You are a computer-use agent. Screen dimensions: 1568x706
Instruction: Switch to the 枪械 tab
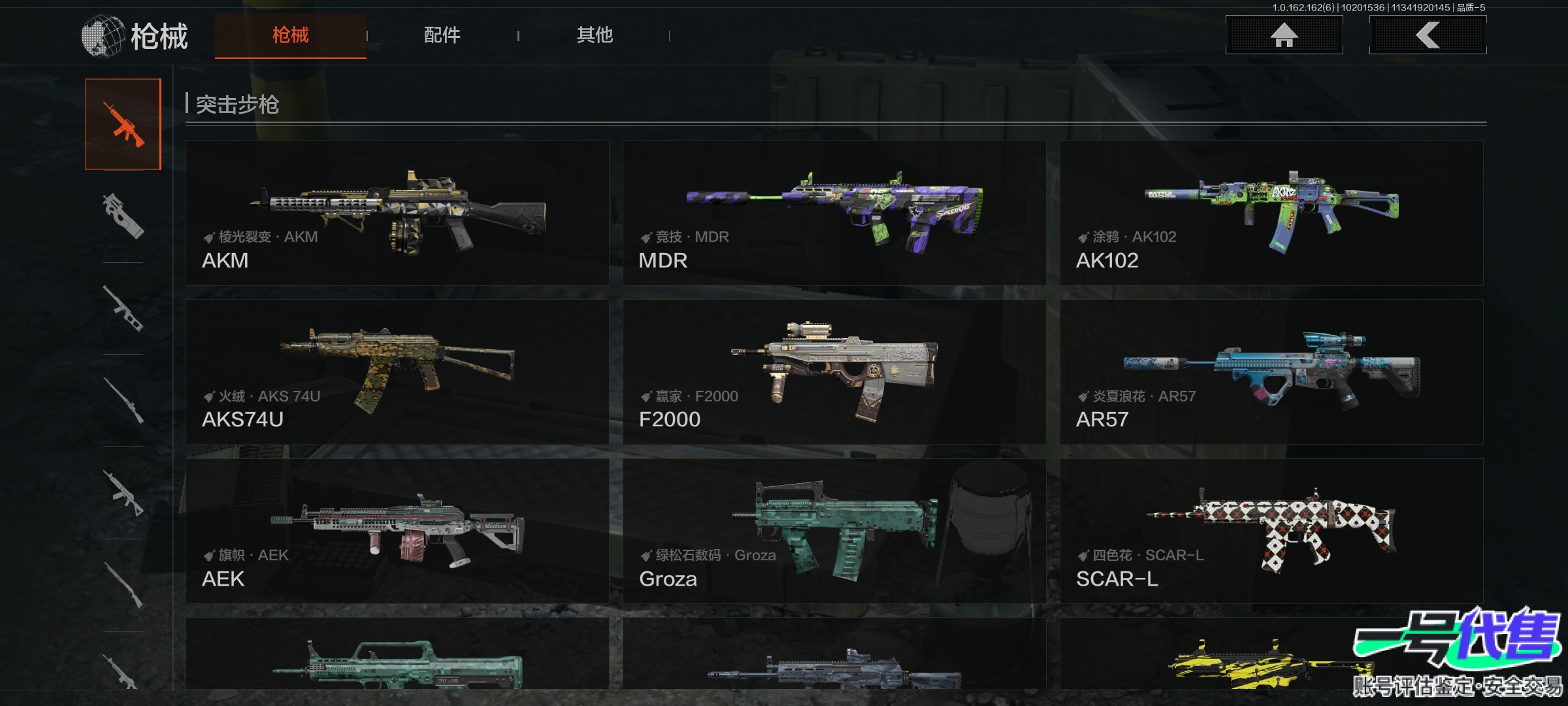click(290, 35)
